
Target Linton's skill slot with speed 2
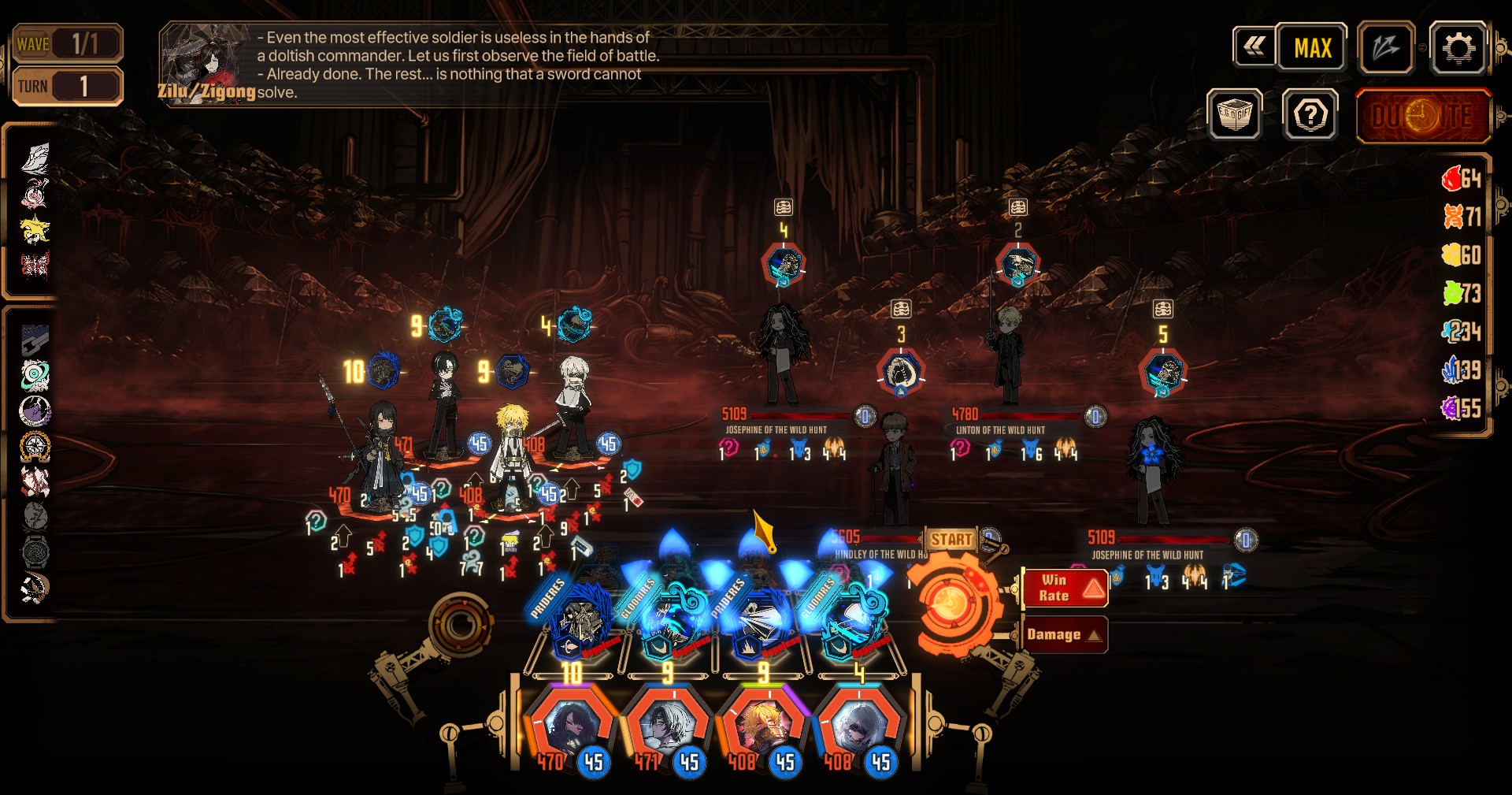[1017, 265]
